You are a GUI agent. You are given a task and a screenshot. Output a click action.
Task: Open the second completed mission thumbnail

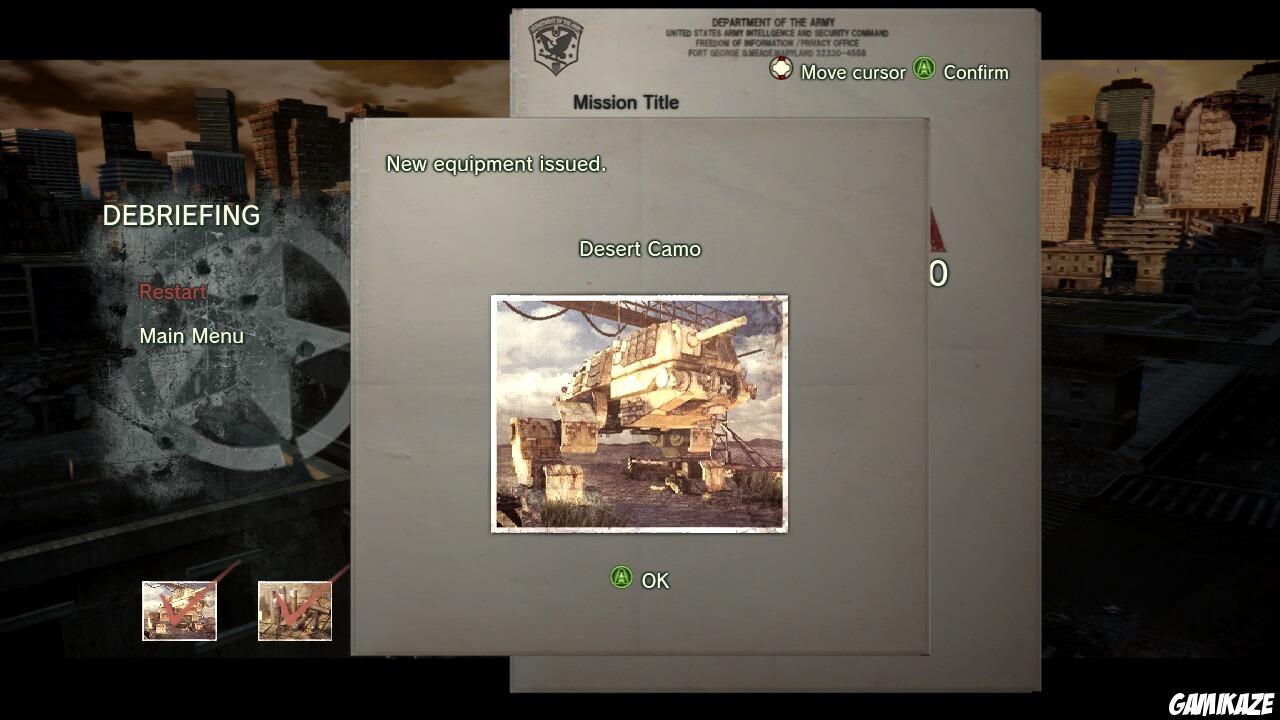coord(295,612)
